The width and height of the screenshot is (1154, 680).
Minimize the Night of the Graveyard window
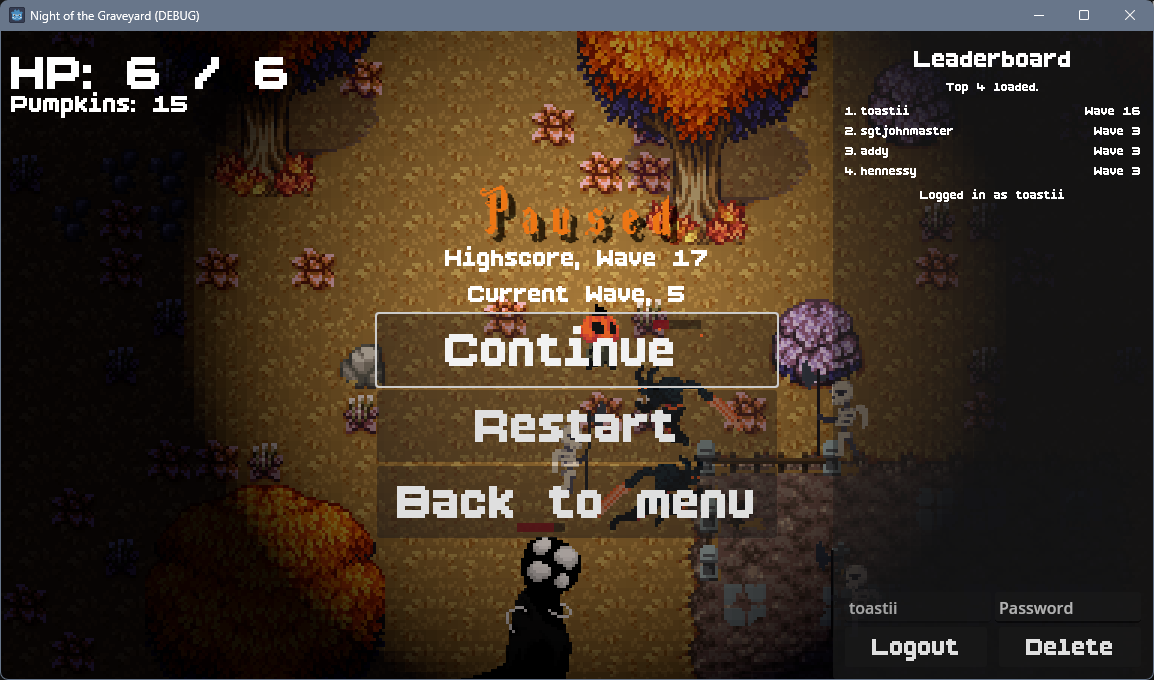[1038, 15]
